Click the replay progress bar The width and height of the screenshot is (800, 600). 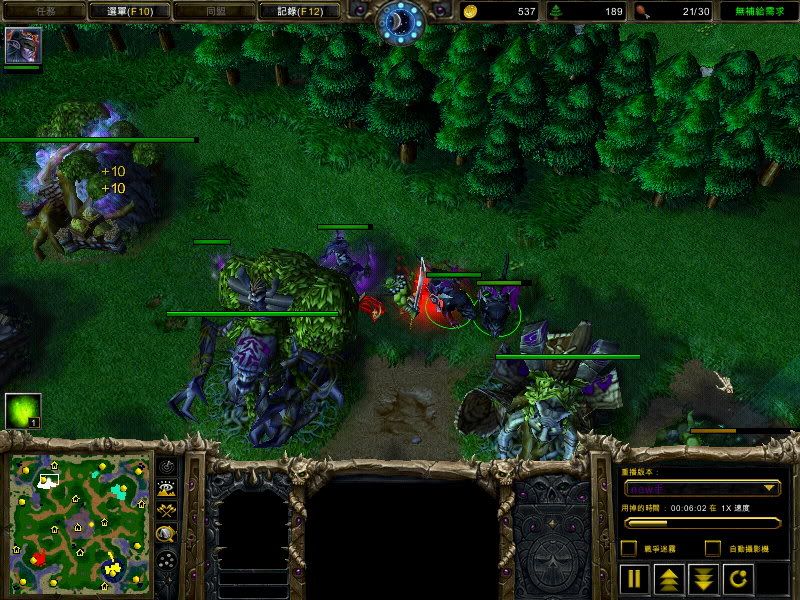(x=701, y=522)
